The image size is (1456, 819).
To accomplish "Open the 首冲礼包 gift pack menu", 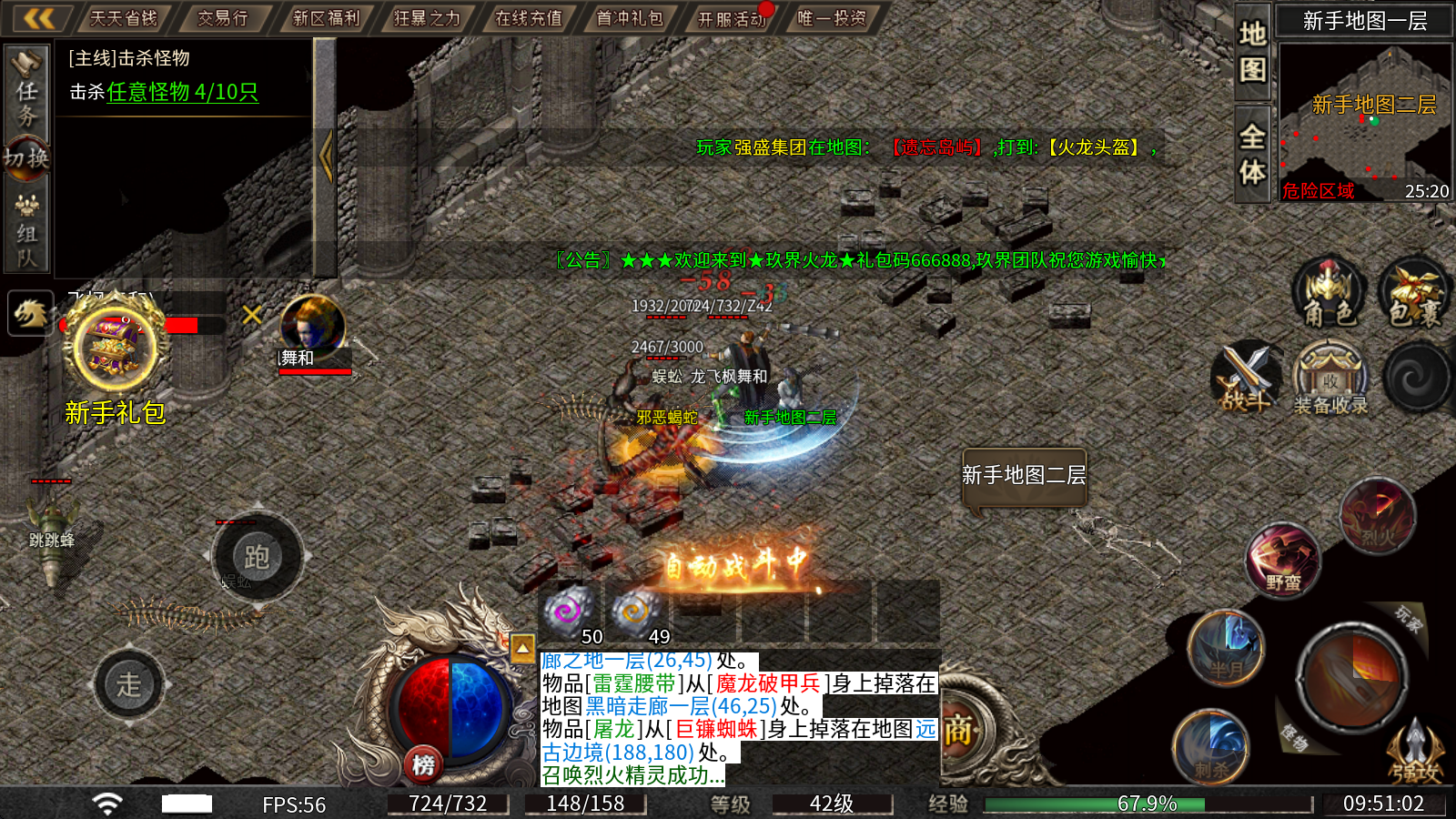I will pos(630,18).
